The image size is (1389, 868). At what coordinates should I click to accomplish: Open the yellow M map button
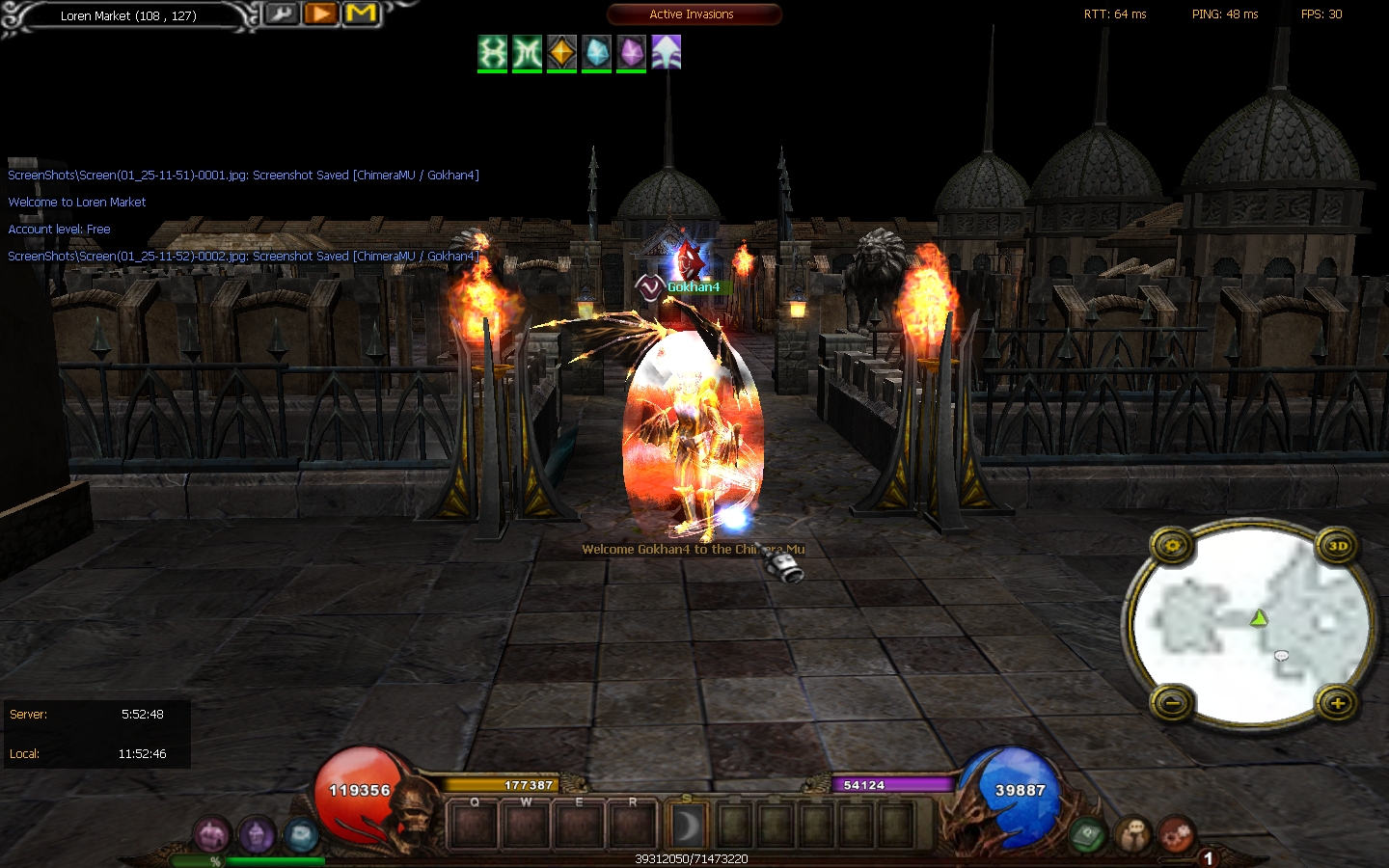click(x=361, y=14)
